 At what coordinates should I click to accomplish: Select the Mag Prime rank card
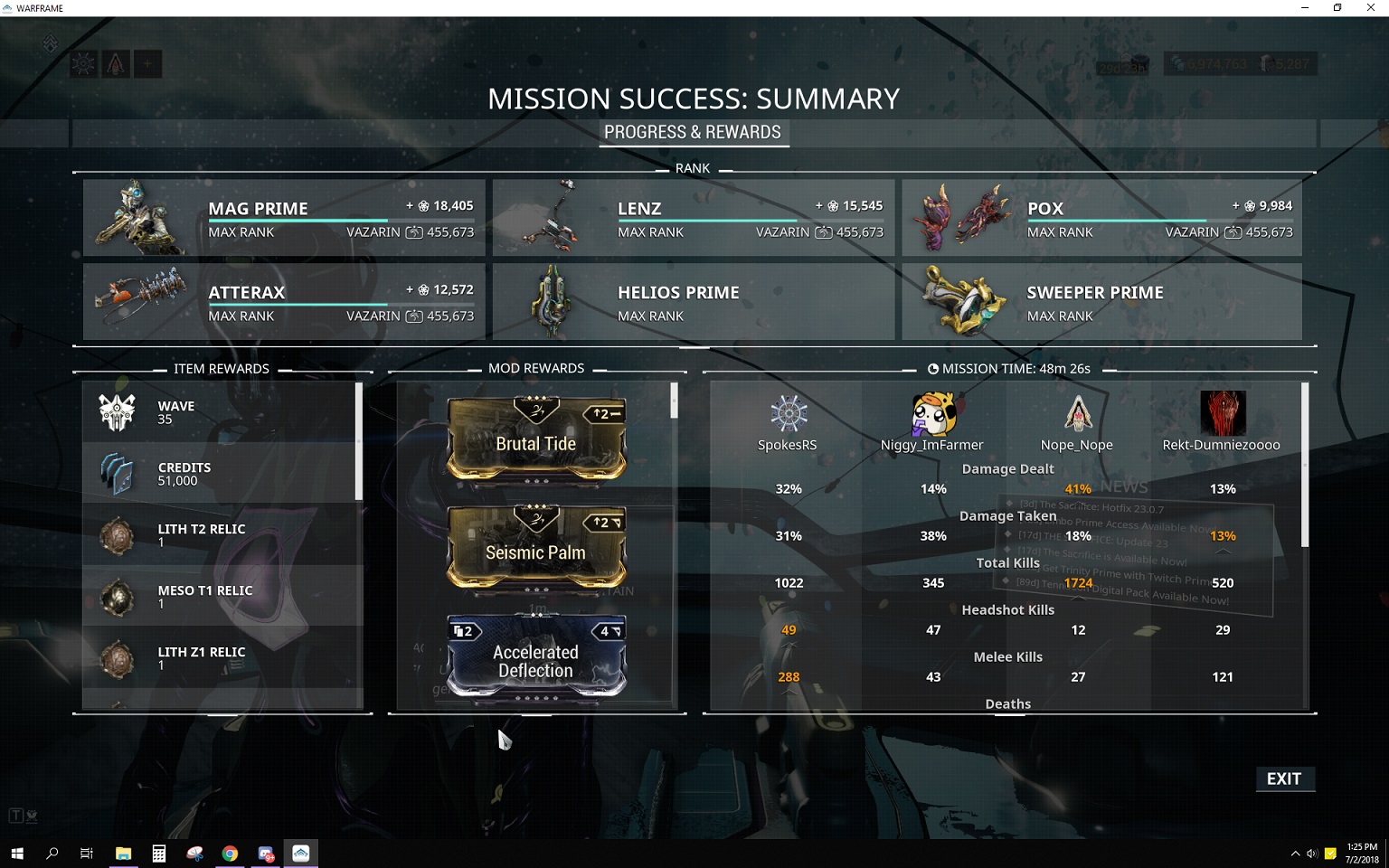pyautogui.click(x=284, y=218)
